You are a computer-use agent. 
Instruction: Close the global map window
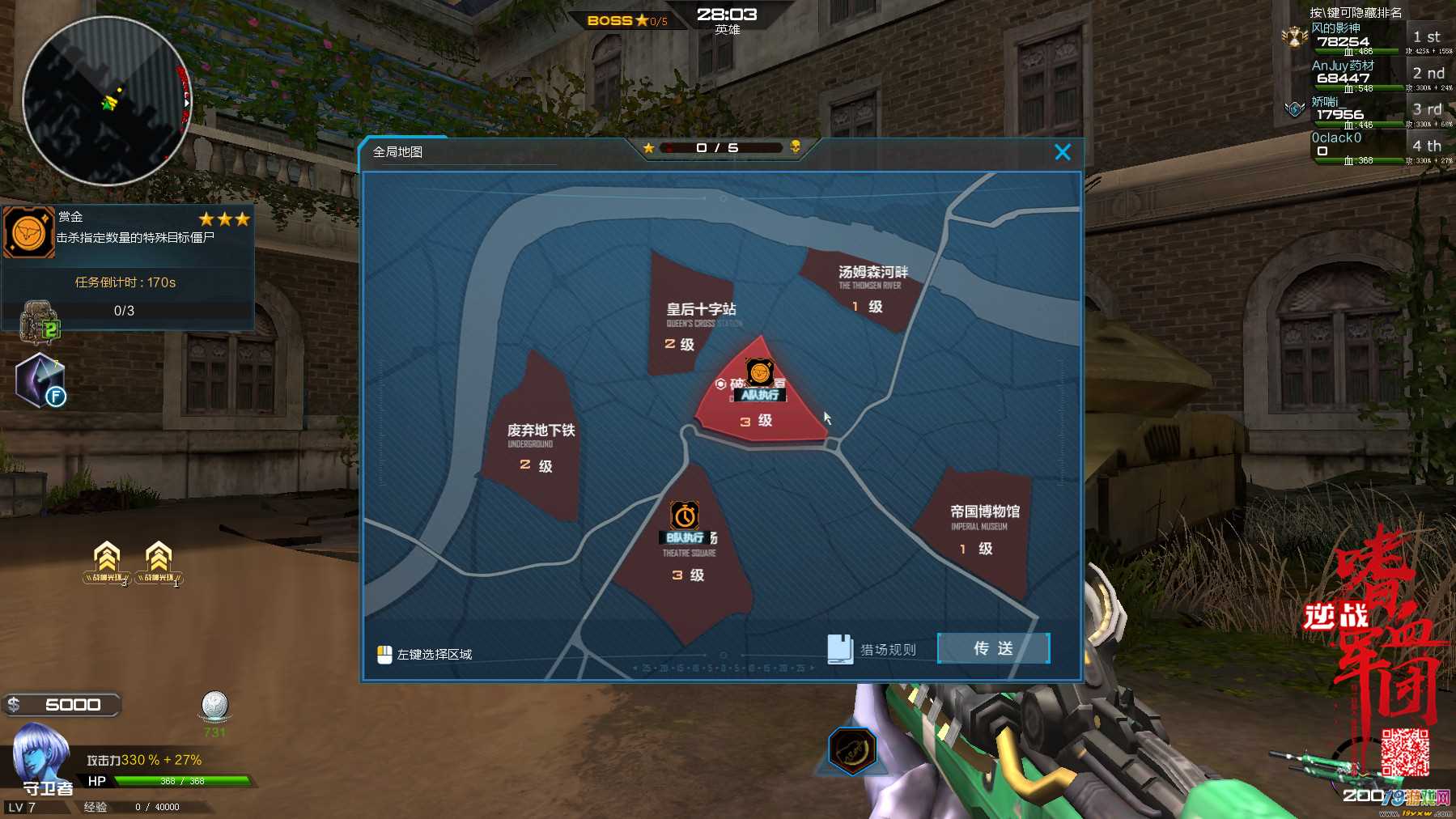pyautogui.click(x=1063, y=152)
